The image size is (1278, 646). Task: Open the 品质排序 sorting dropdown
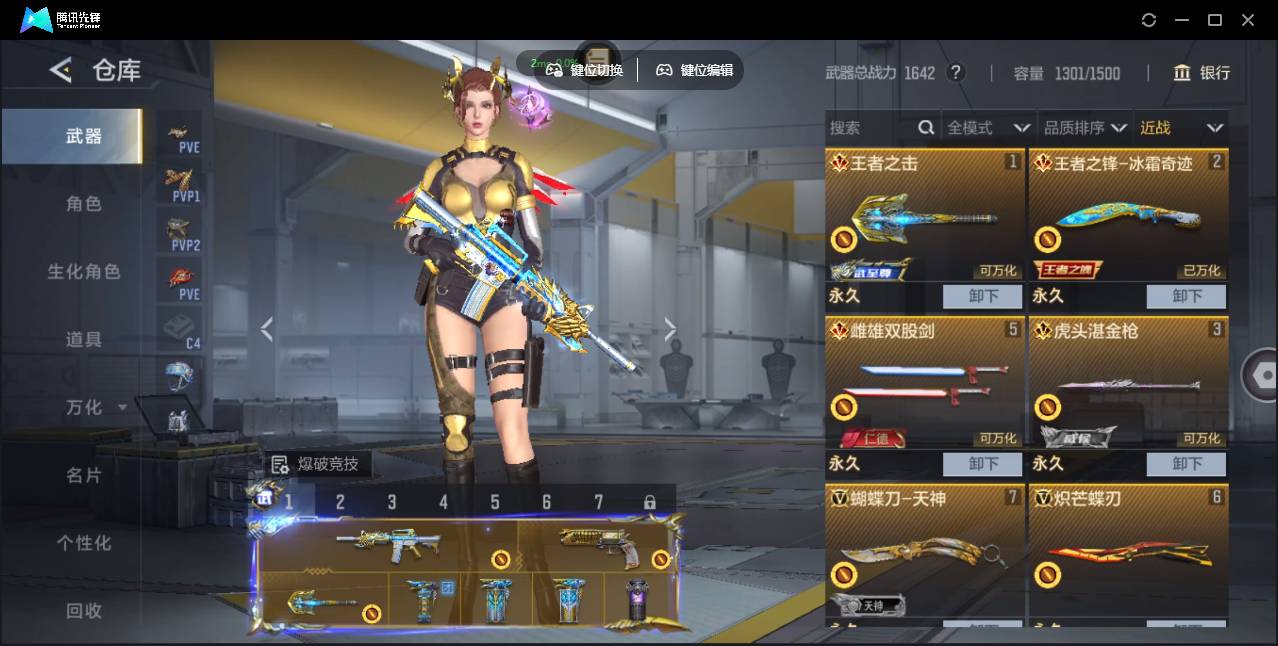(1085, 128)
